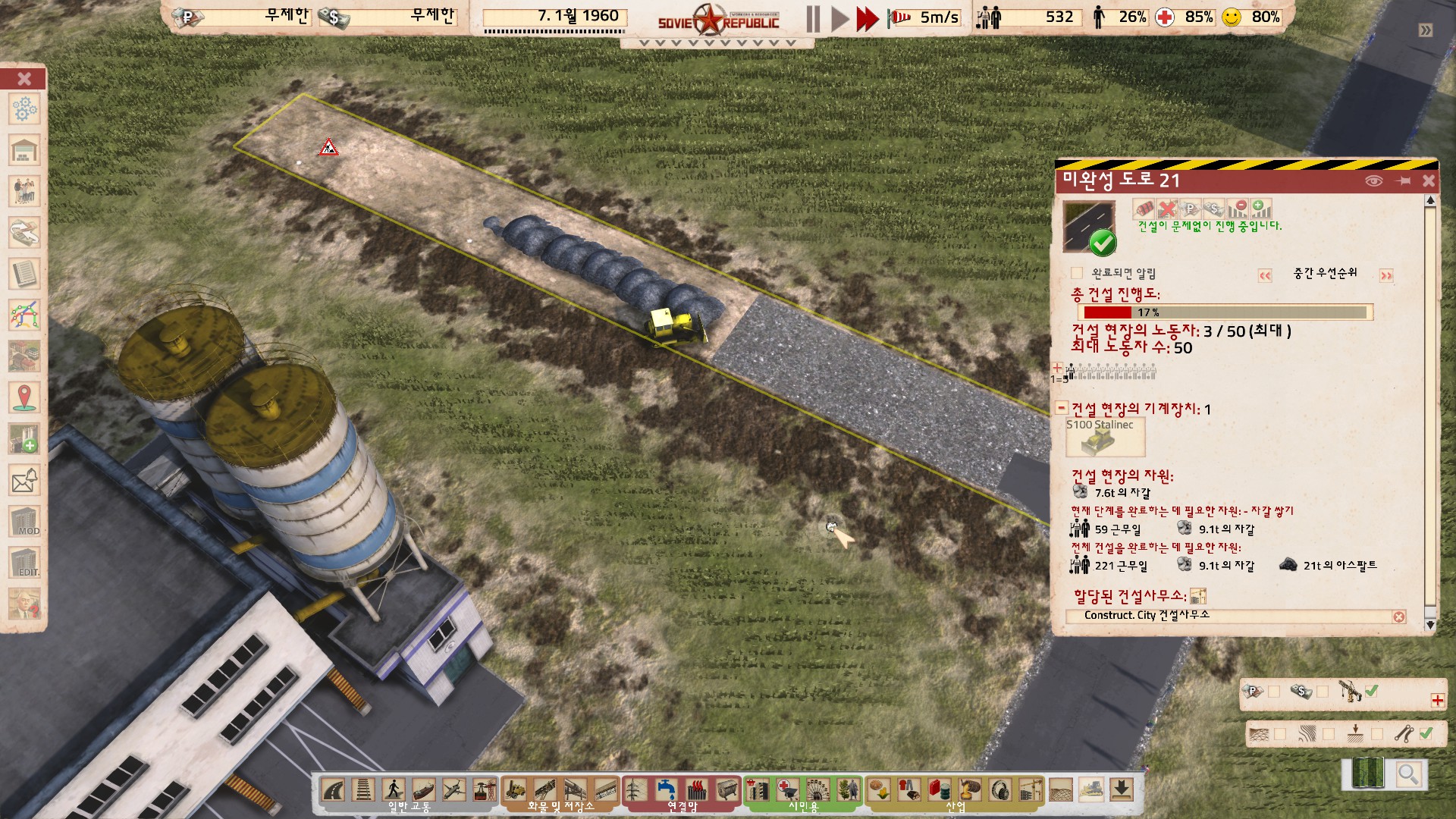The height and width of the screenshot is (819, 1456).
Task: Pause the game
Action: click(813, 19)
